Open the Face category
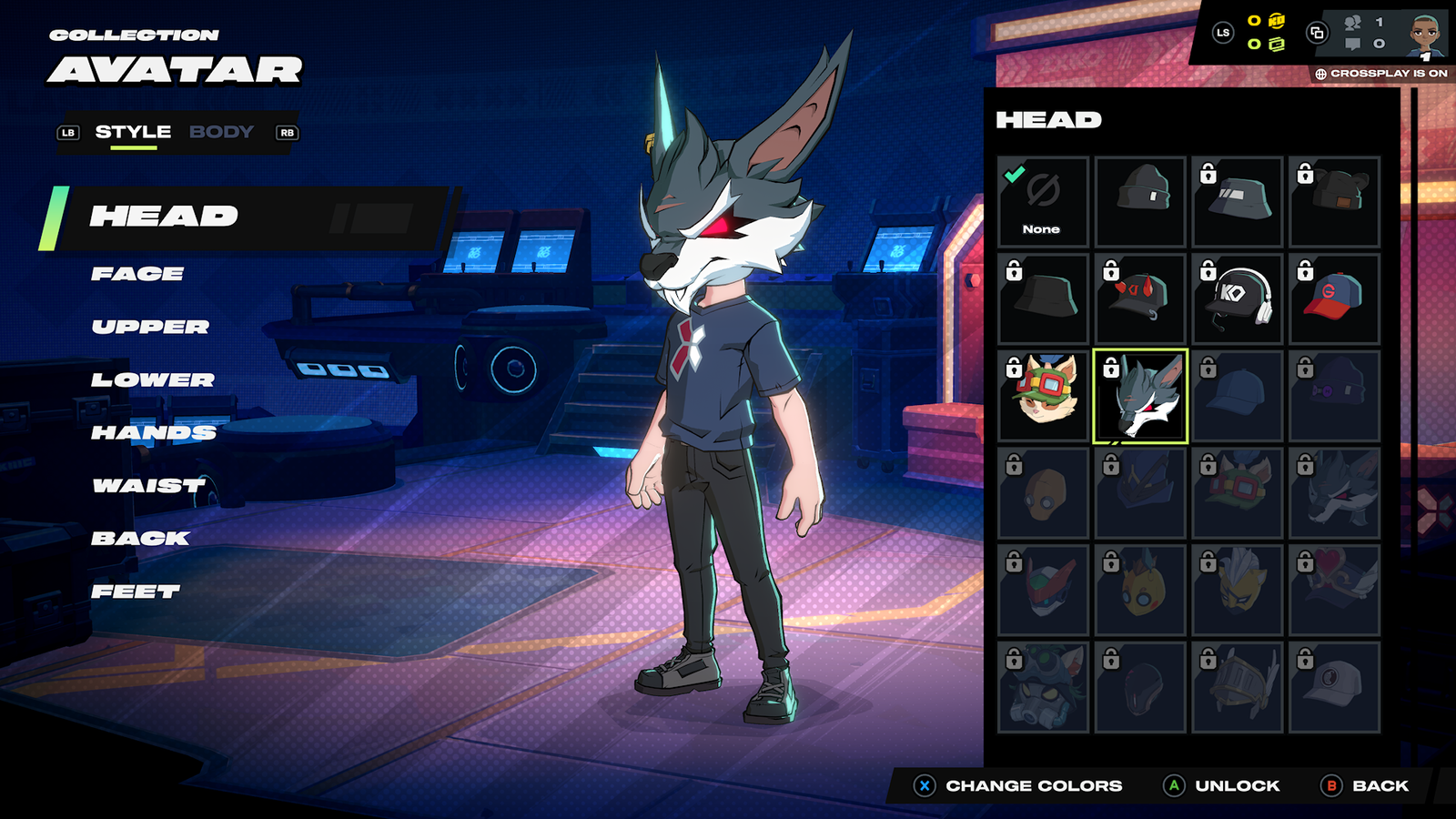The image size is (1456, 819). coord(137,274)
